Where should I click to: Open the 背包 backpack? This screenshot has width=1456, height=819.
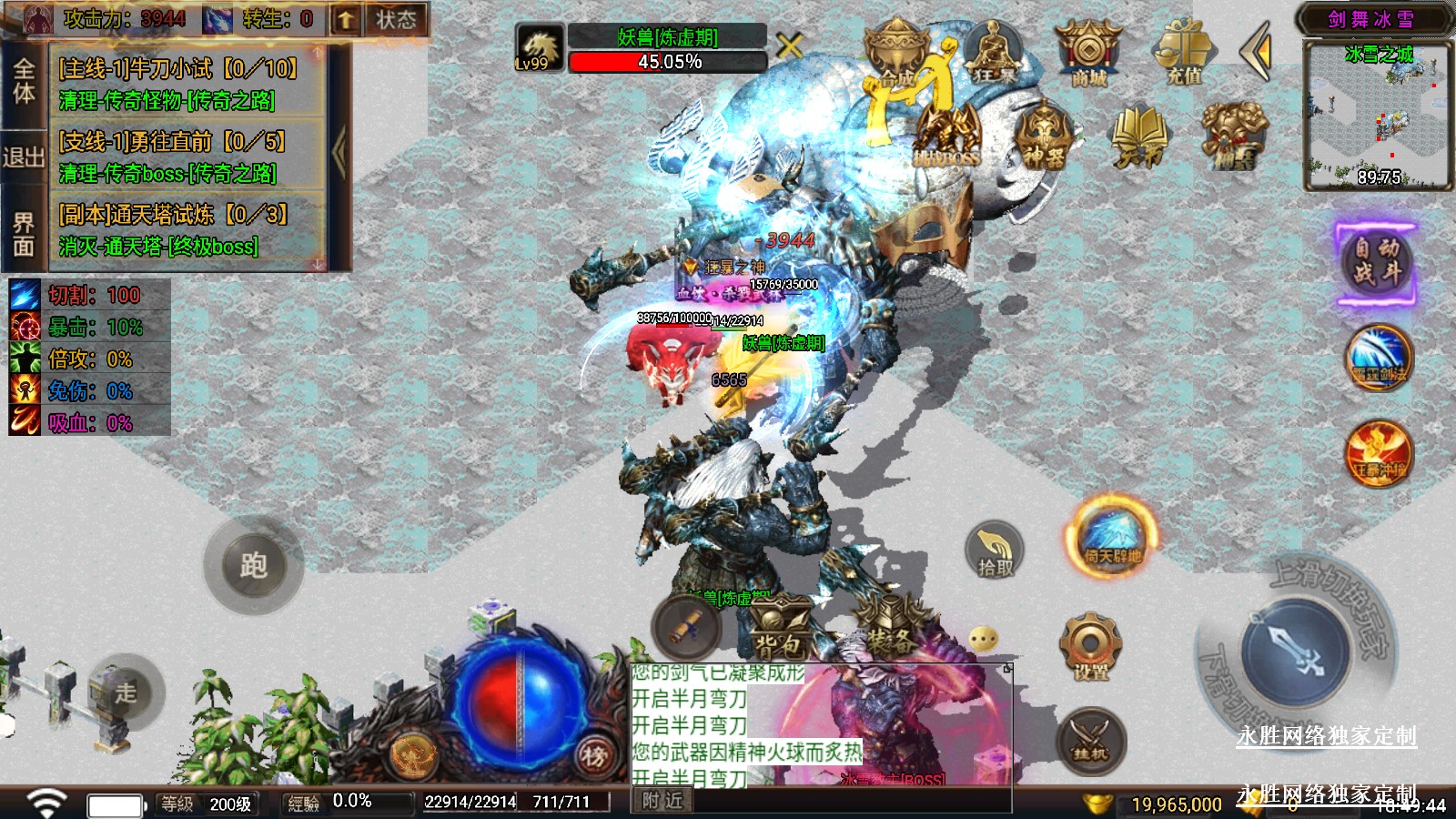tap(779, 630)
